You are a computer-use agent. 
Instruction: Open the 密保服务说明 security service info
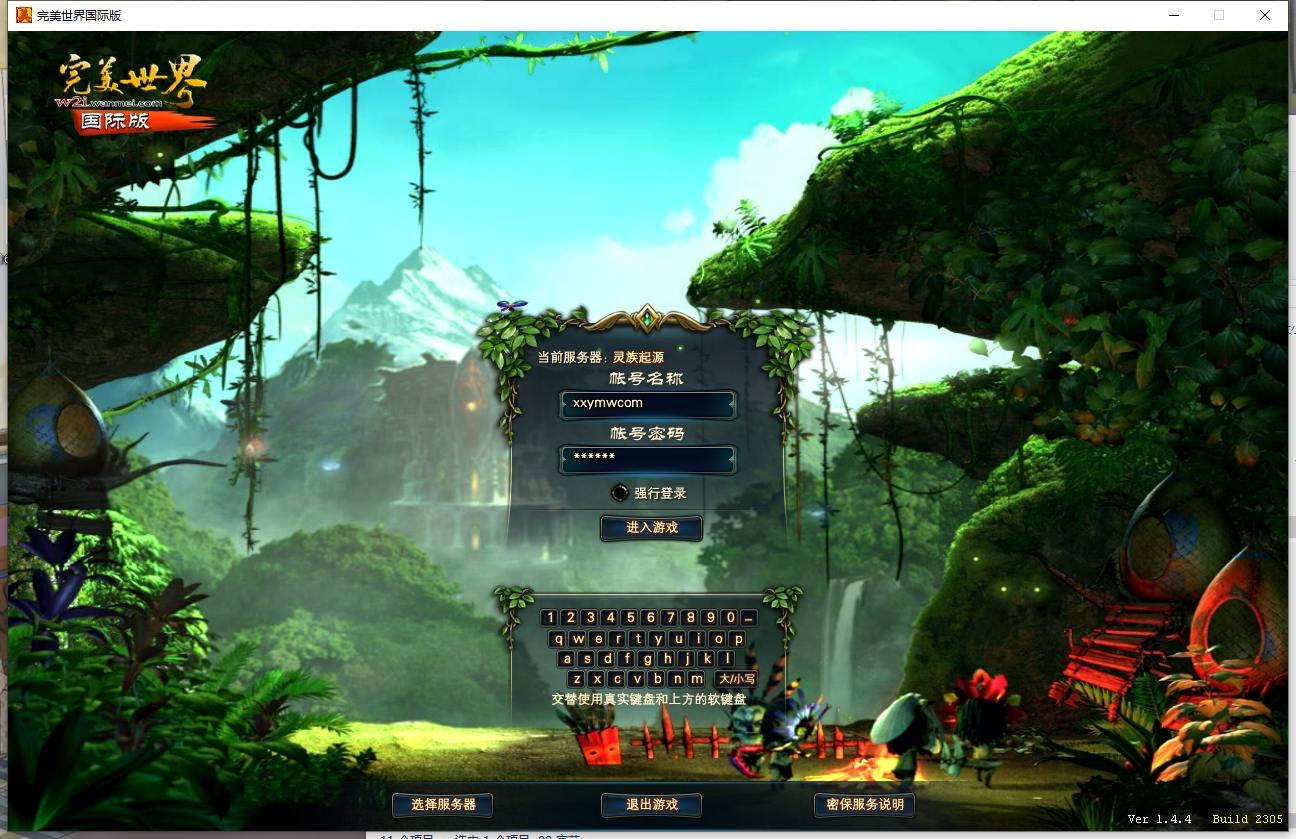pos(864,804)
